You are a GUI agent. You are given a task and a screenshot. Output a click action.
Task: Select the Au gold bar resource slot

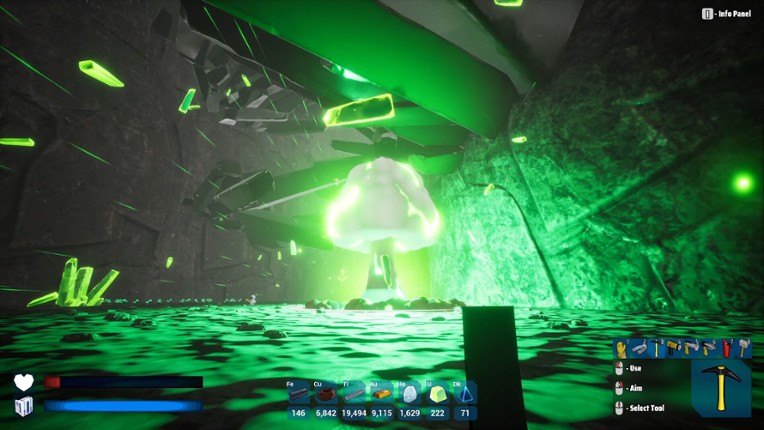click(x=382, y=395)
